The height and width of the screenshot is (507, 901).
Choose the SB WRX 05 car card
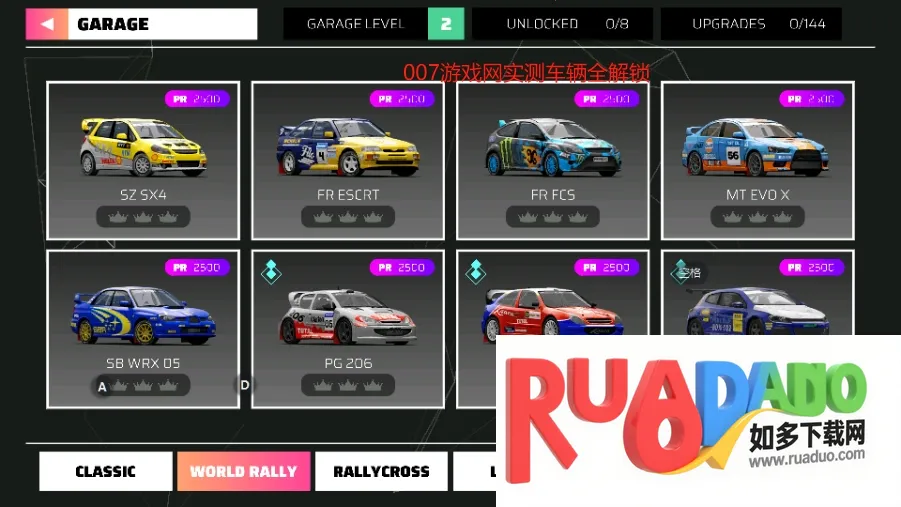143,328
